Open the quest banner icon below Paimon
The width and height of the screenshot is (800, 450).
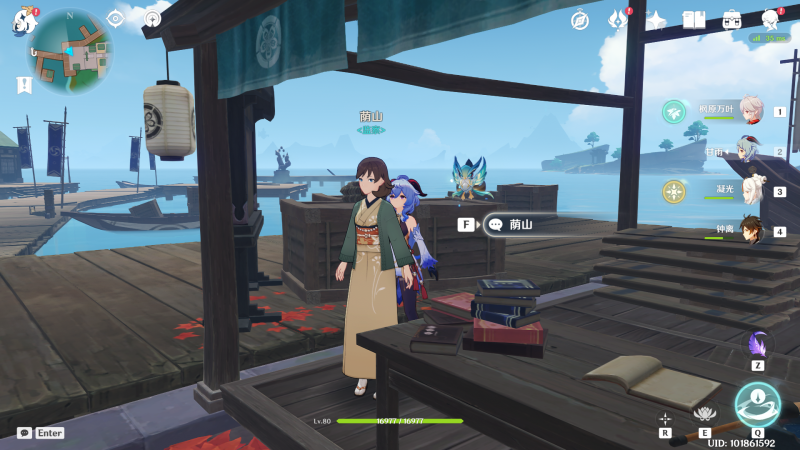point(23,86)
